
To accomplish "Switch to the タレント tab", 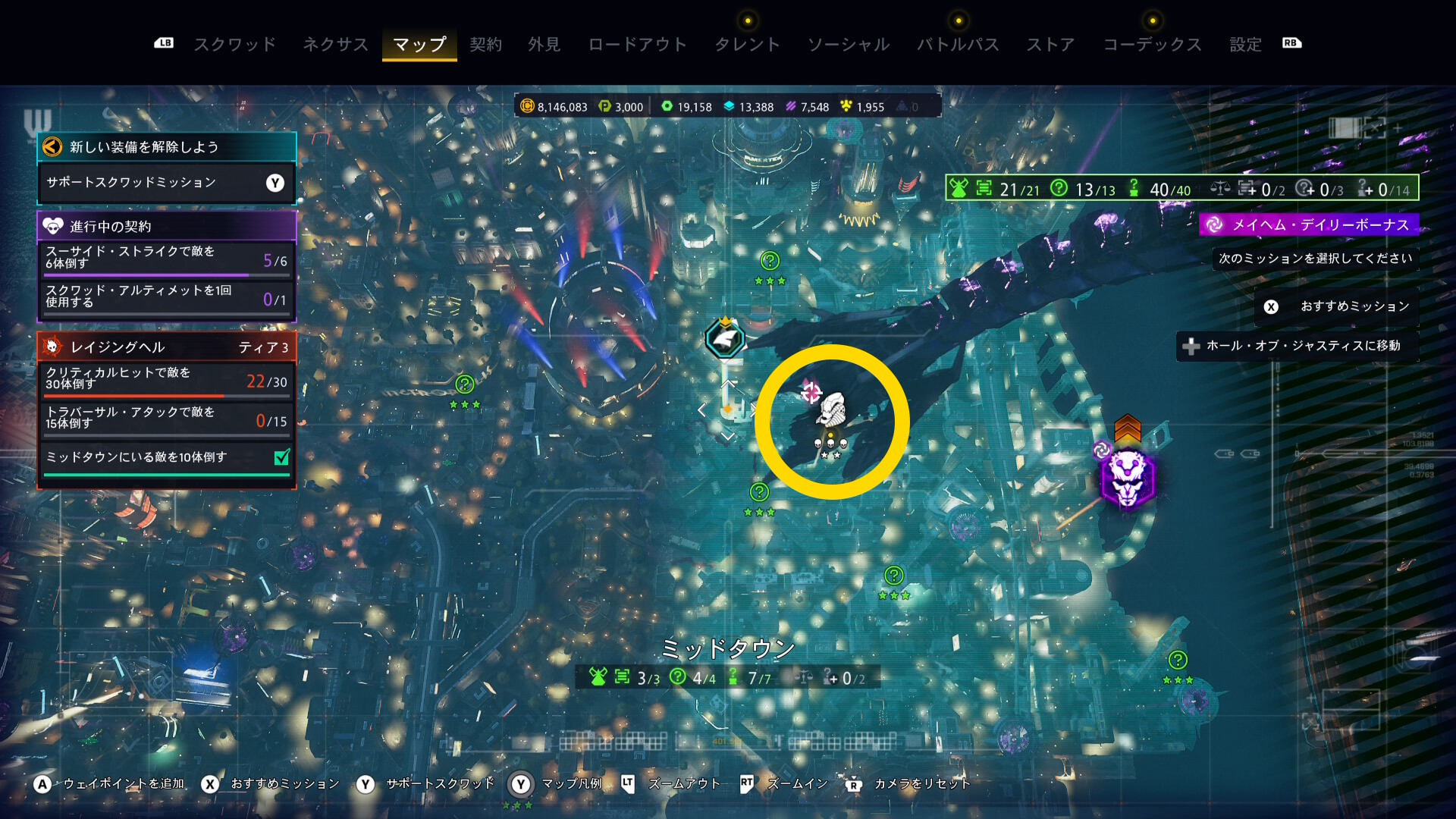I will point(747,45).
